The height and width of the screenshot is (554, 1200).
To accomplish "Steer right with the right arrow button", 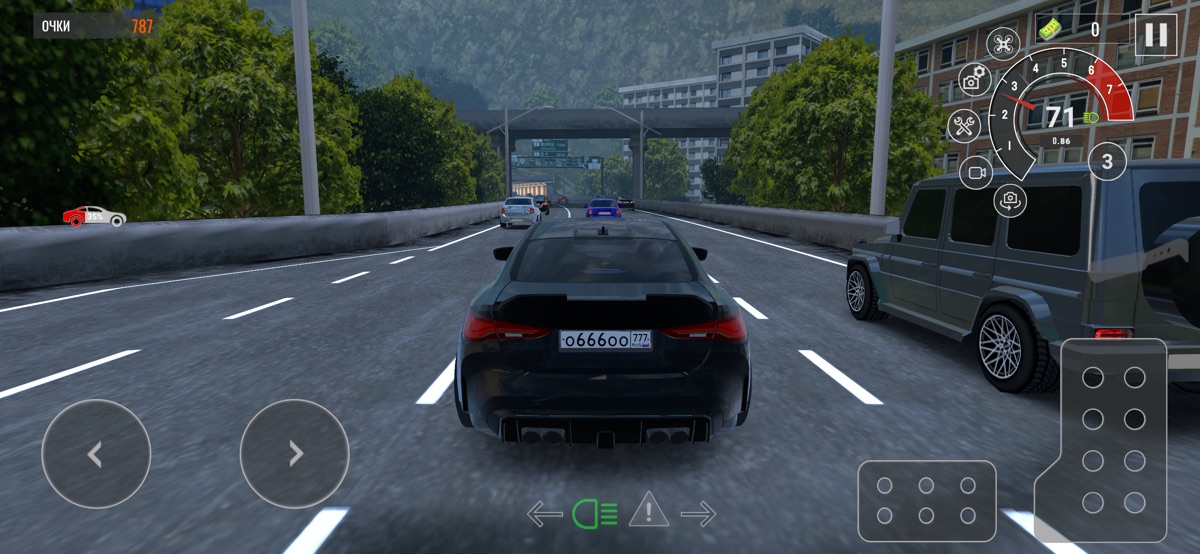I will tap(294, 454).
